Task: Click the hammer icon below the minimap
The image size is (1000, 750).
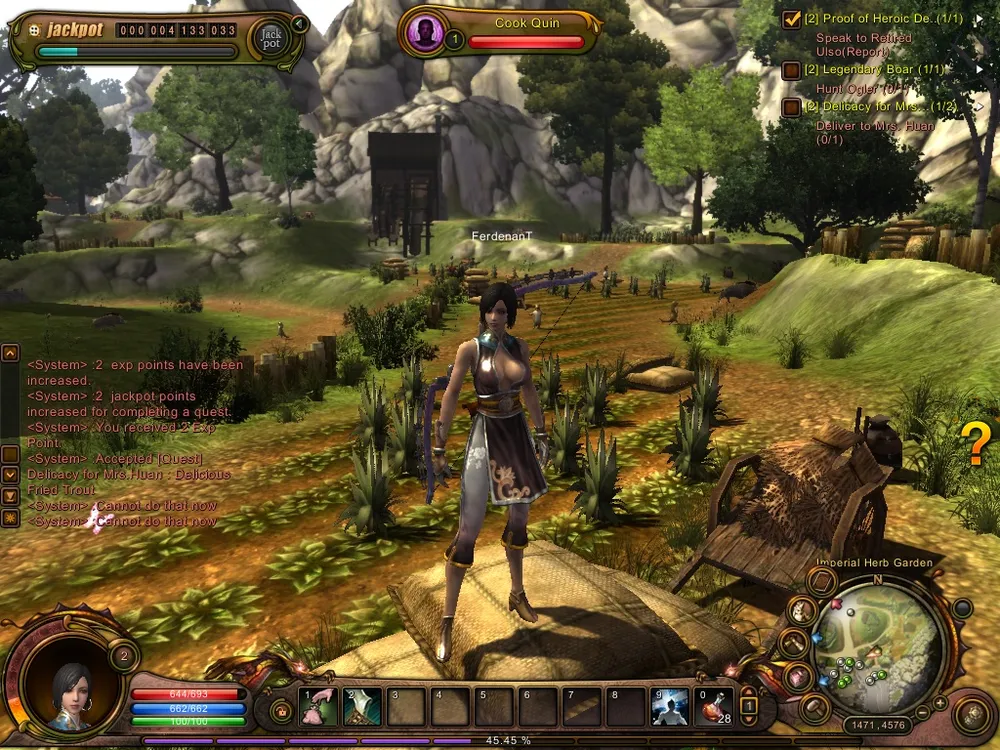Action: tap(815, 708)
